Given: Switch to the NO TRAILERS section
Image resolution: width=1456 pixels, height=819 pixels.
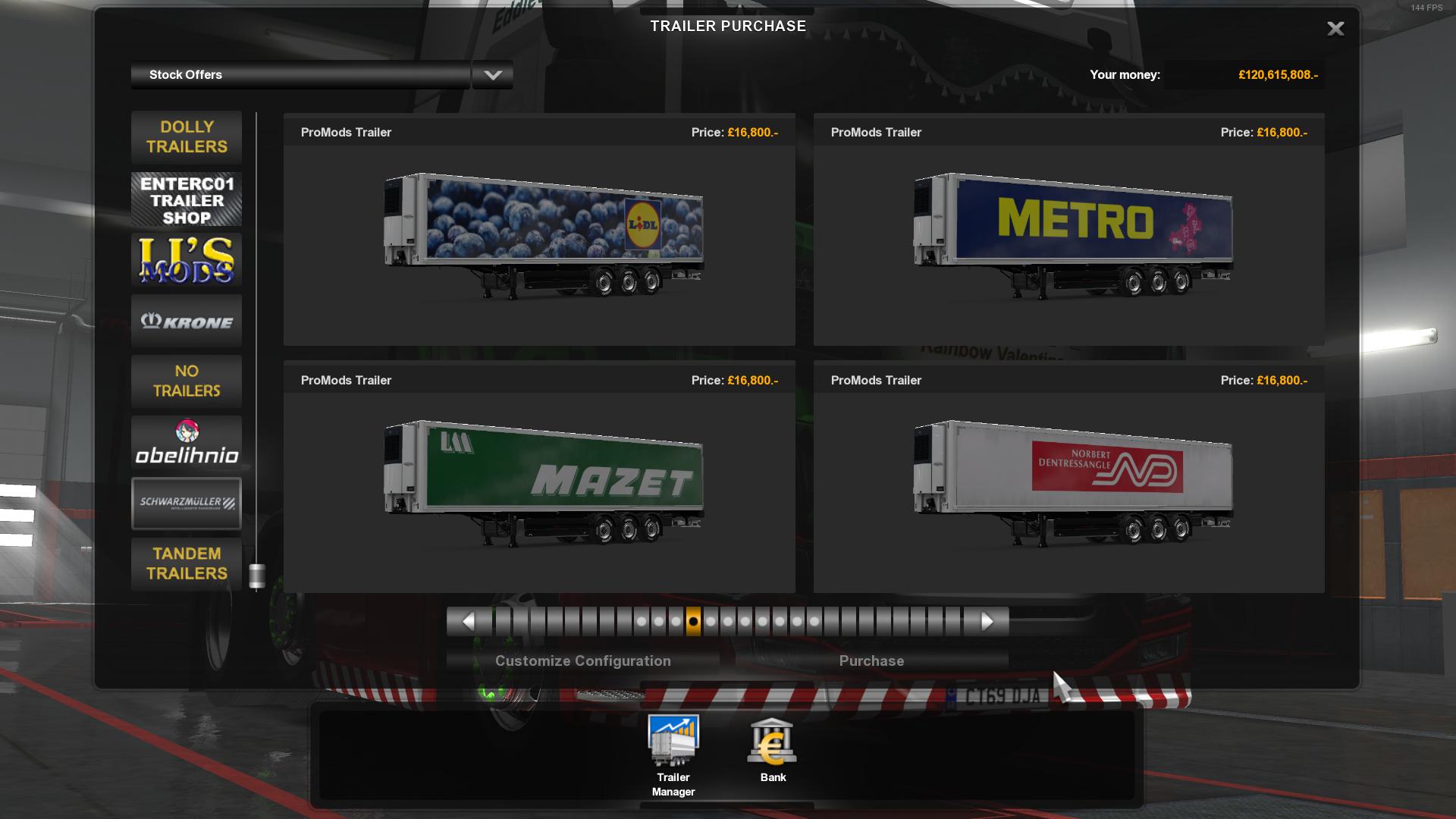Looking at the screenshot, I should (186, 381).
